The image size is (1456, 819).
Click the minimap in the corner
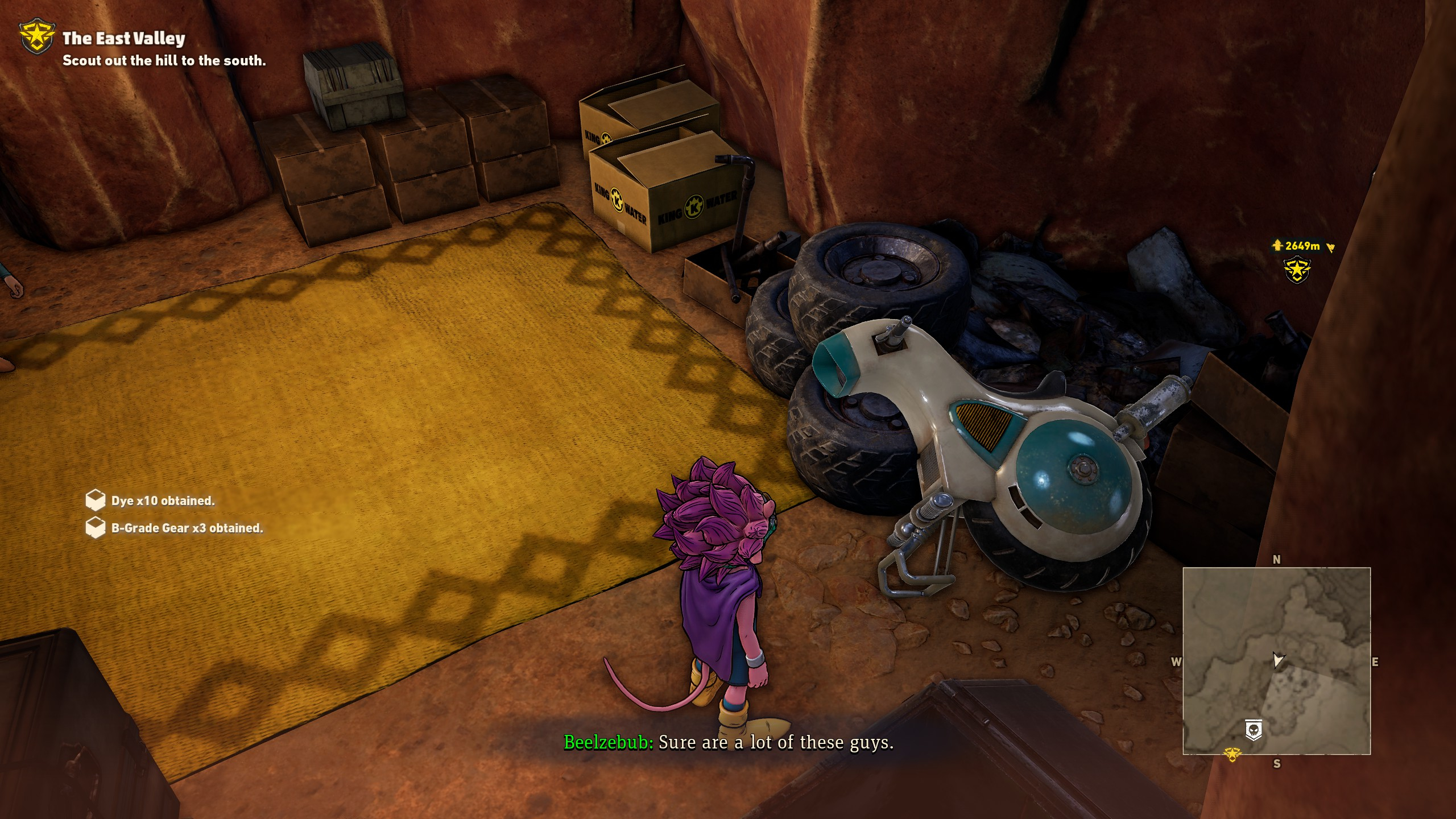point(1276,661)
